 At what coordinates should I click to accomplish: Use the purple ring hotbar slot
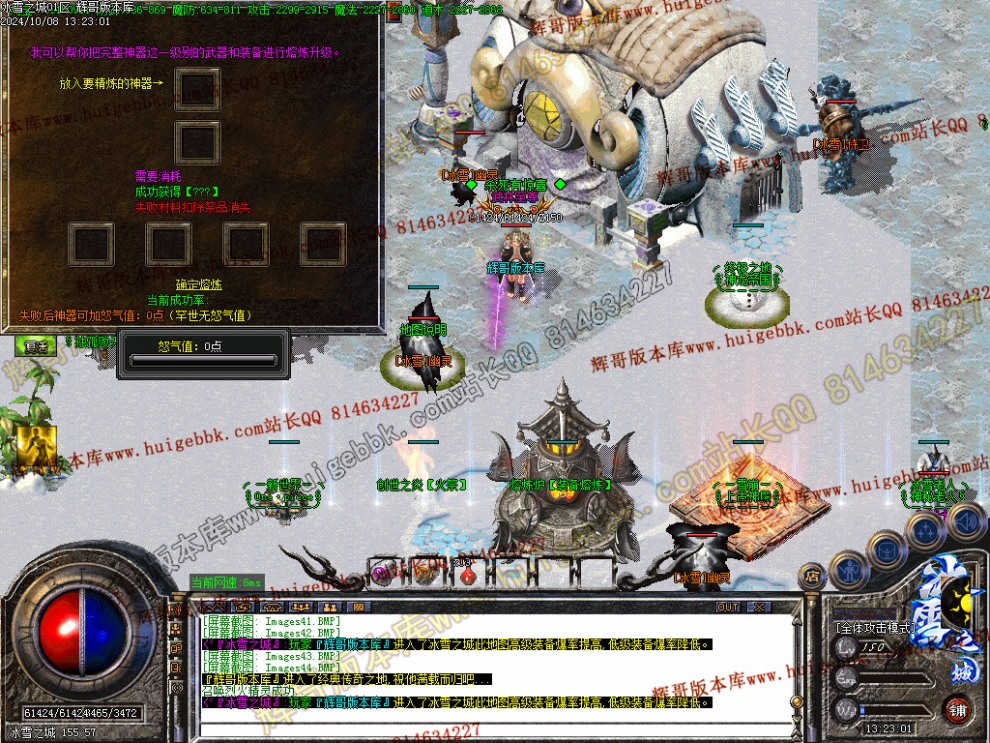coord(381,573)
